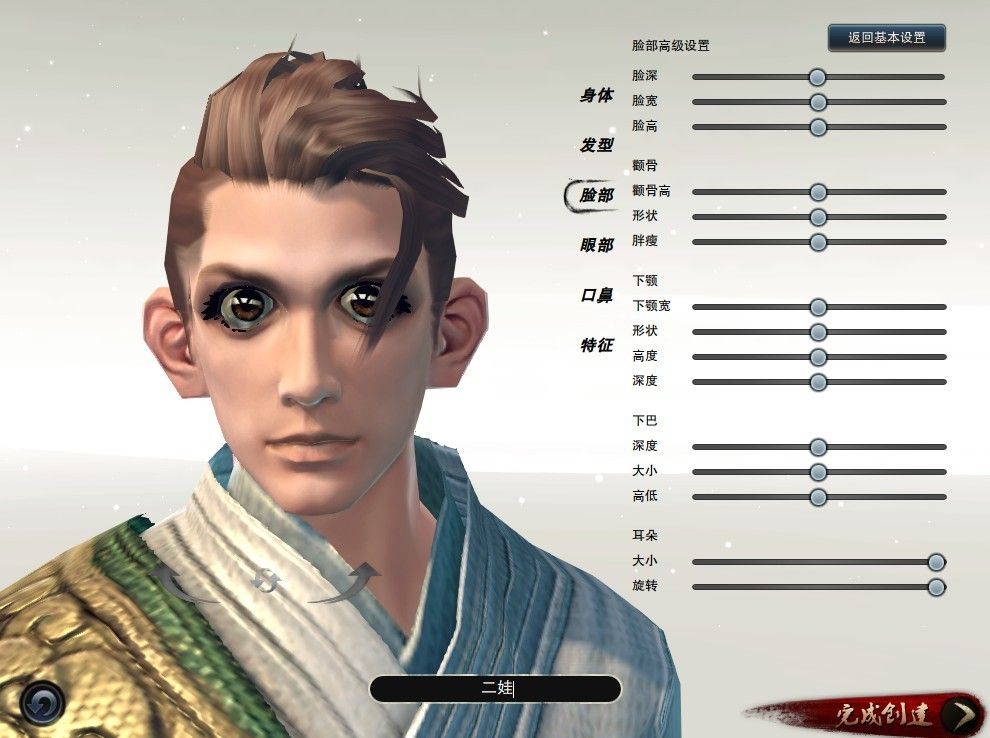The width and height of the screenshot is (990, 738).
Task: Click the 胖瘦 slider handle
Action: (818, 242)
